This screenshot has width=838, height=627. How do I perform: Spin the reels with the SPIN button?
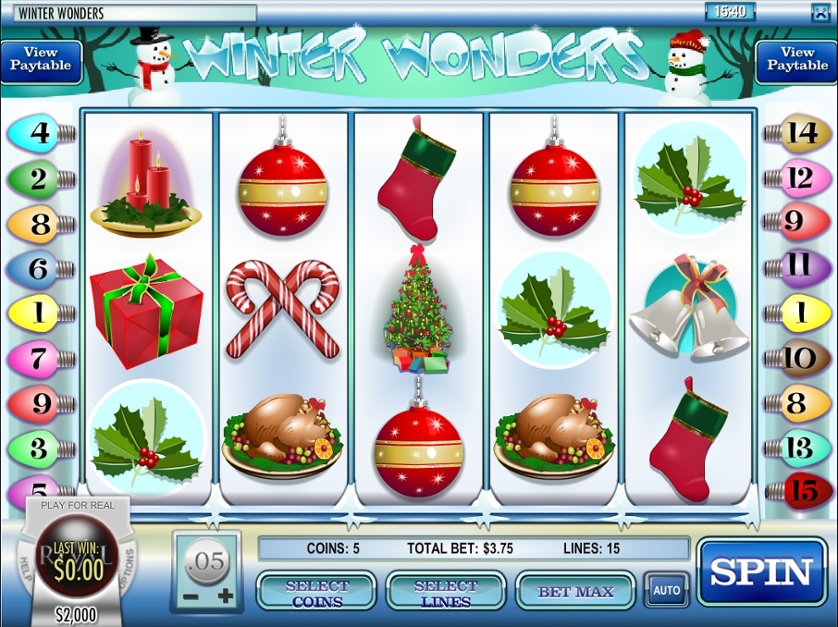pos(762,571)
